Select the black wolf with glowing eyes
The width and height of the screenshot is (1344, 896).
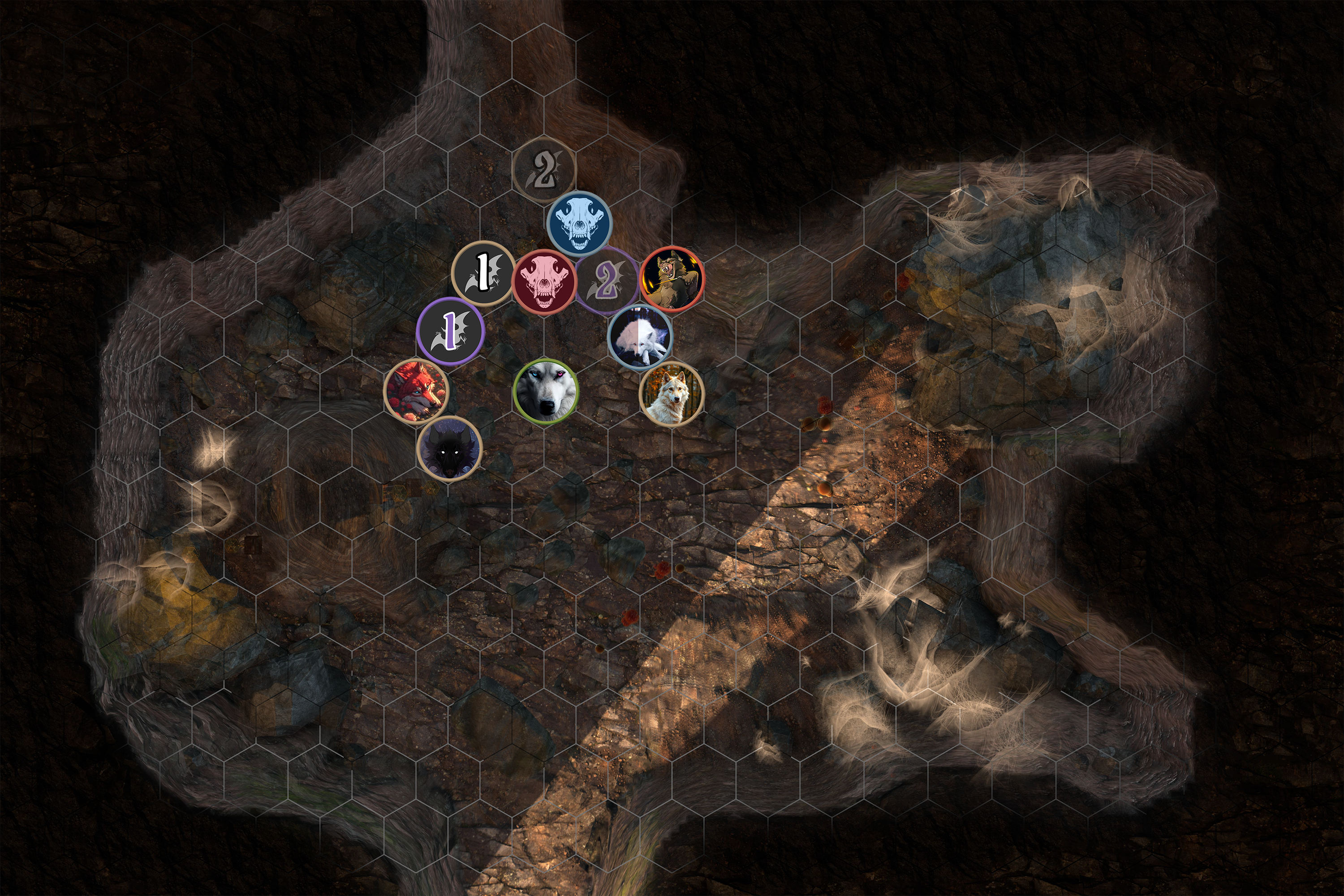450,448
